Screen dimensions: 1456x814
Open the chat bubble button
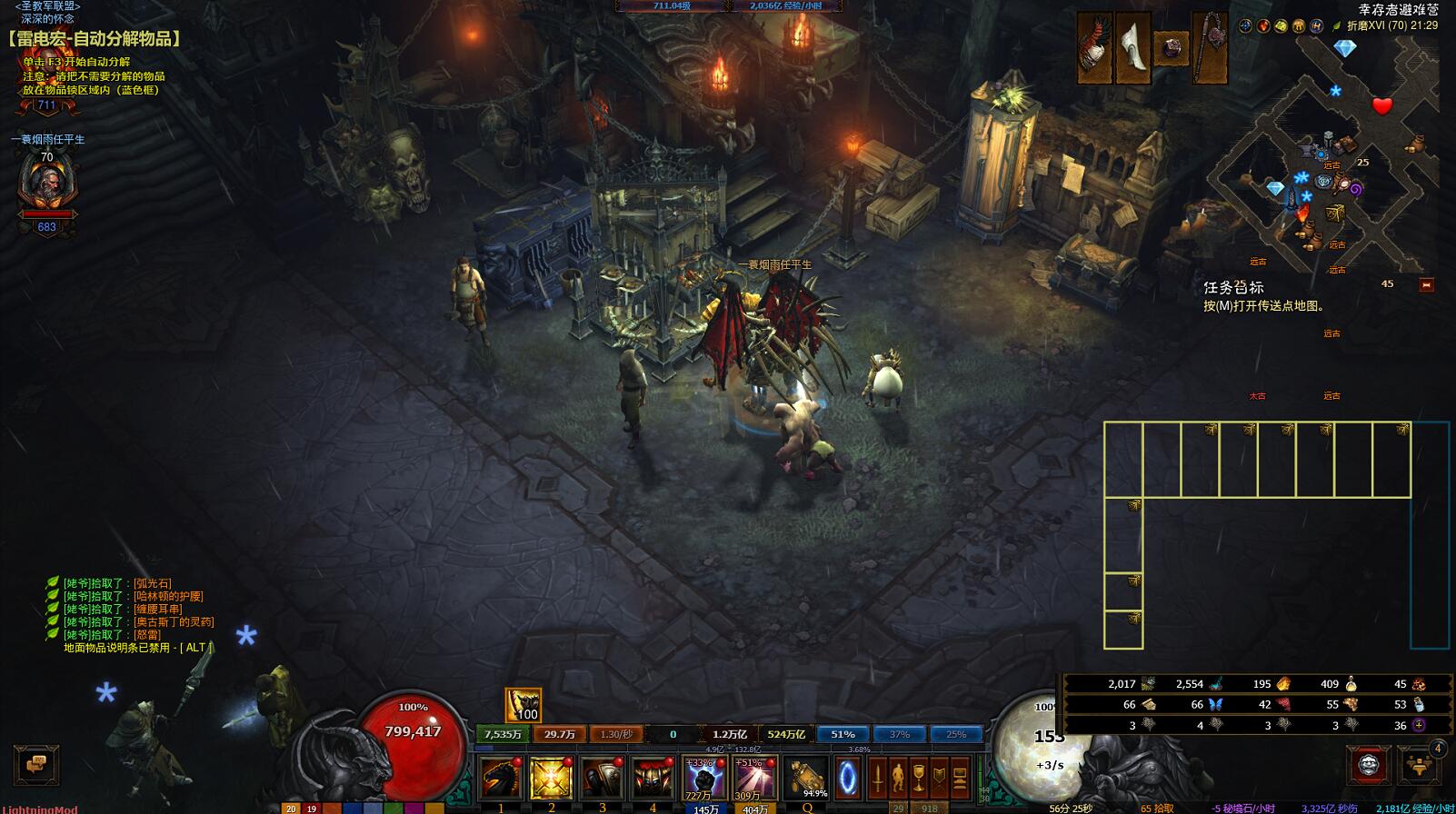coord(36,765)
